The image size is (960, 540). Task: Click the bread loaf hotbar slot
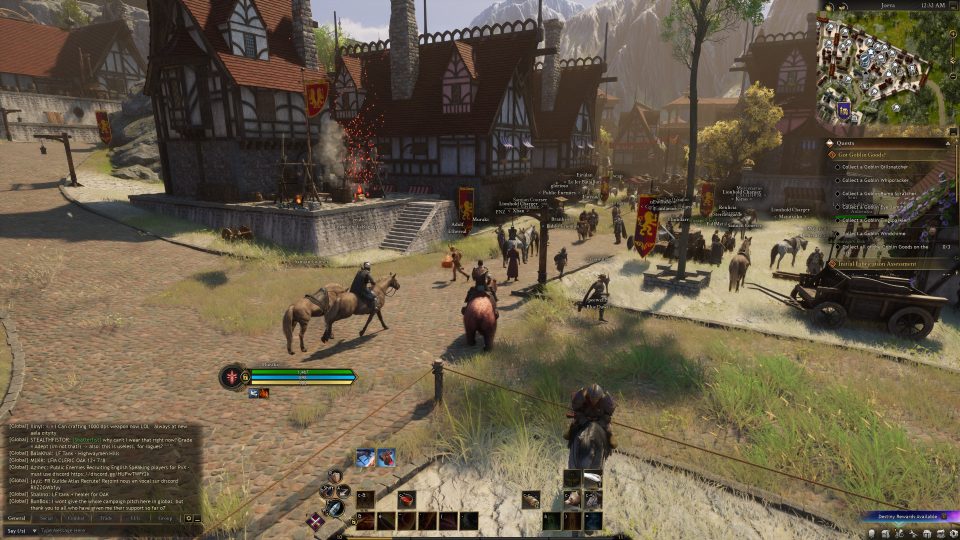[x=531, y=499]
